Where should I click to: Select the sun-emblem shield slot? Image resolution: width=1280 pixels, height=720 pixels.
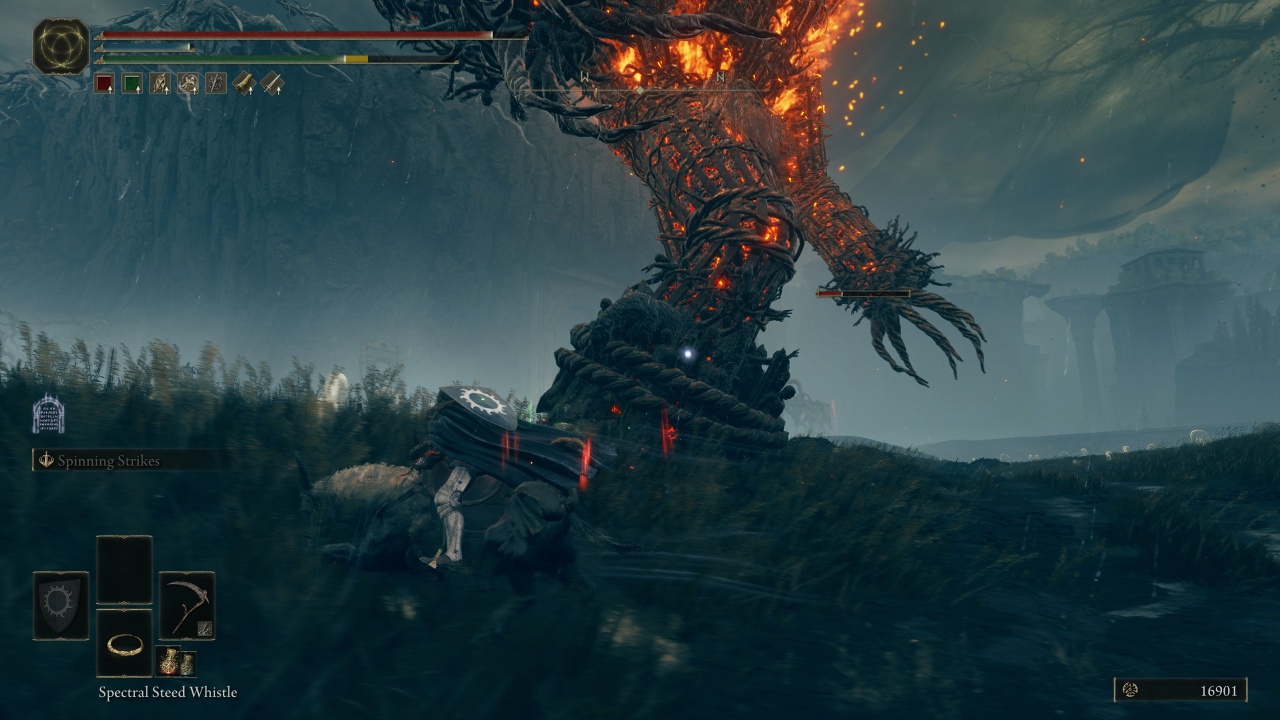click(x=61, y=605)
